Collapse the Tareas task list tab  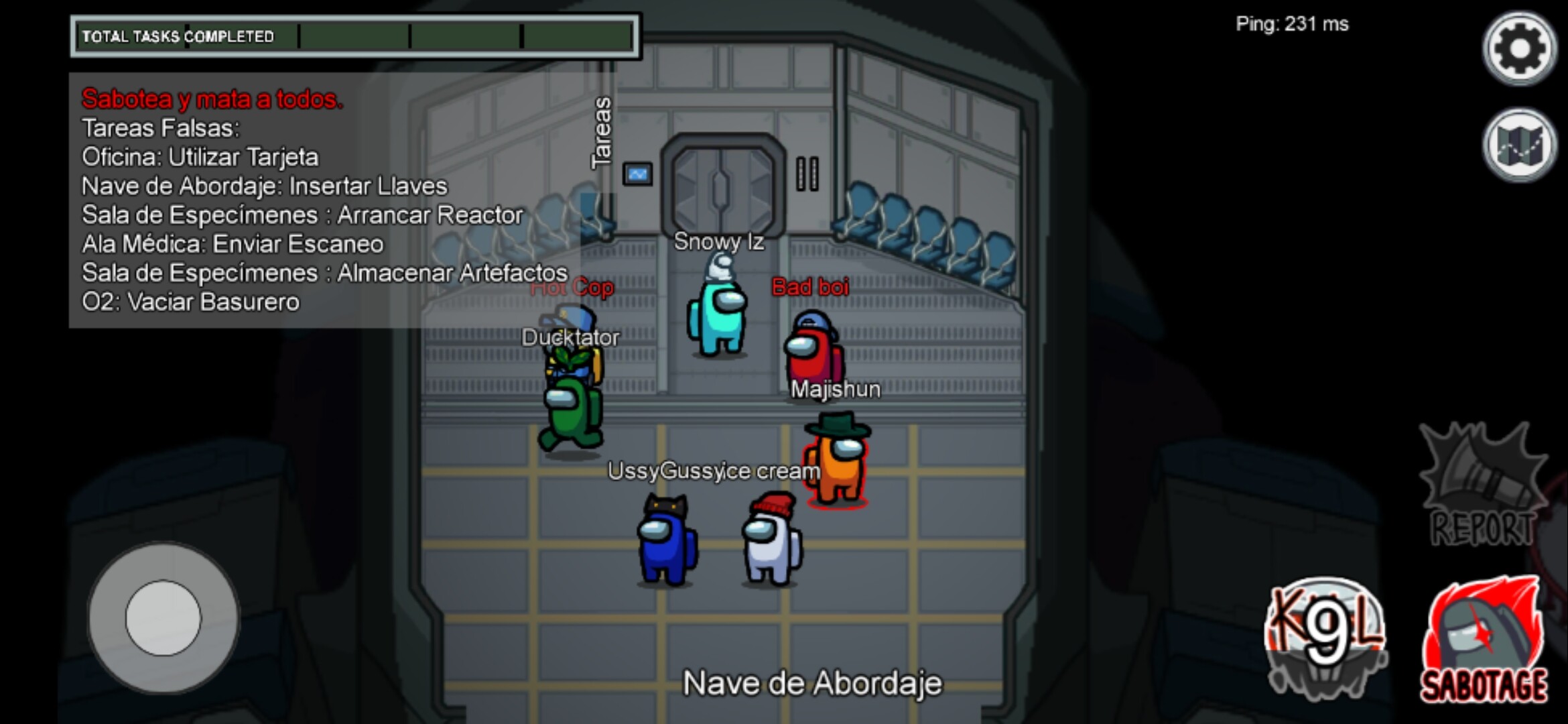tap(601, 132)
